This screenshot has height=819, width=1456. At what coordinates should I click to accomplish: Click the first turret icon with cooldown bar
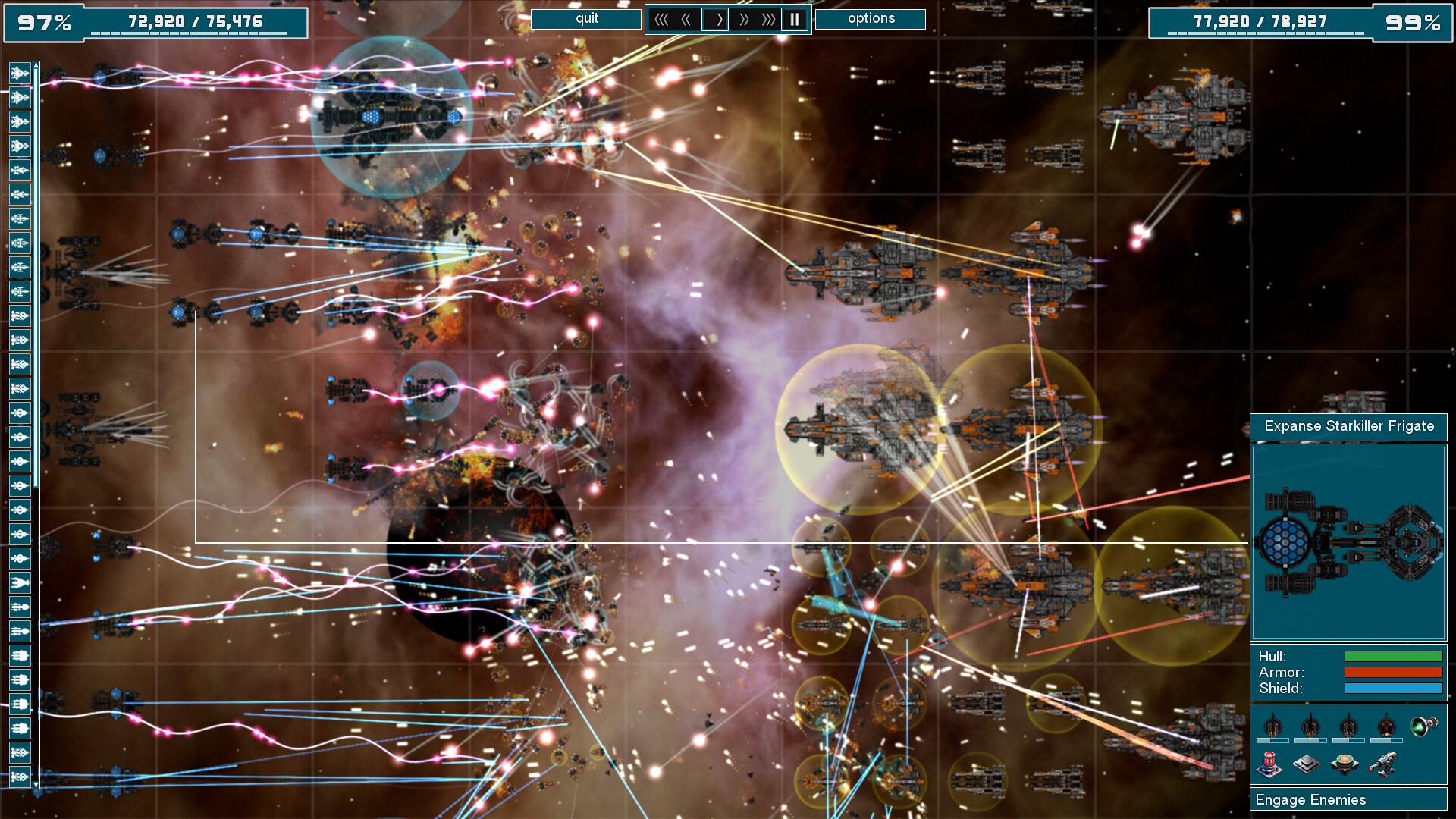[x=1272, y=726]
